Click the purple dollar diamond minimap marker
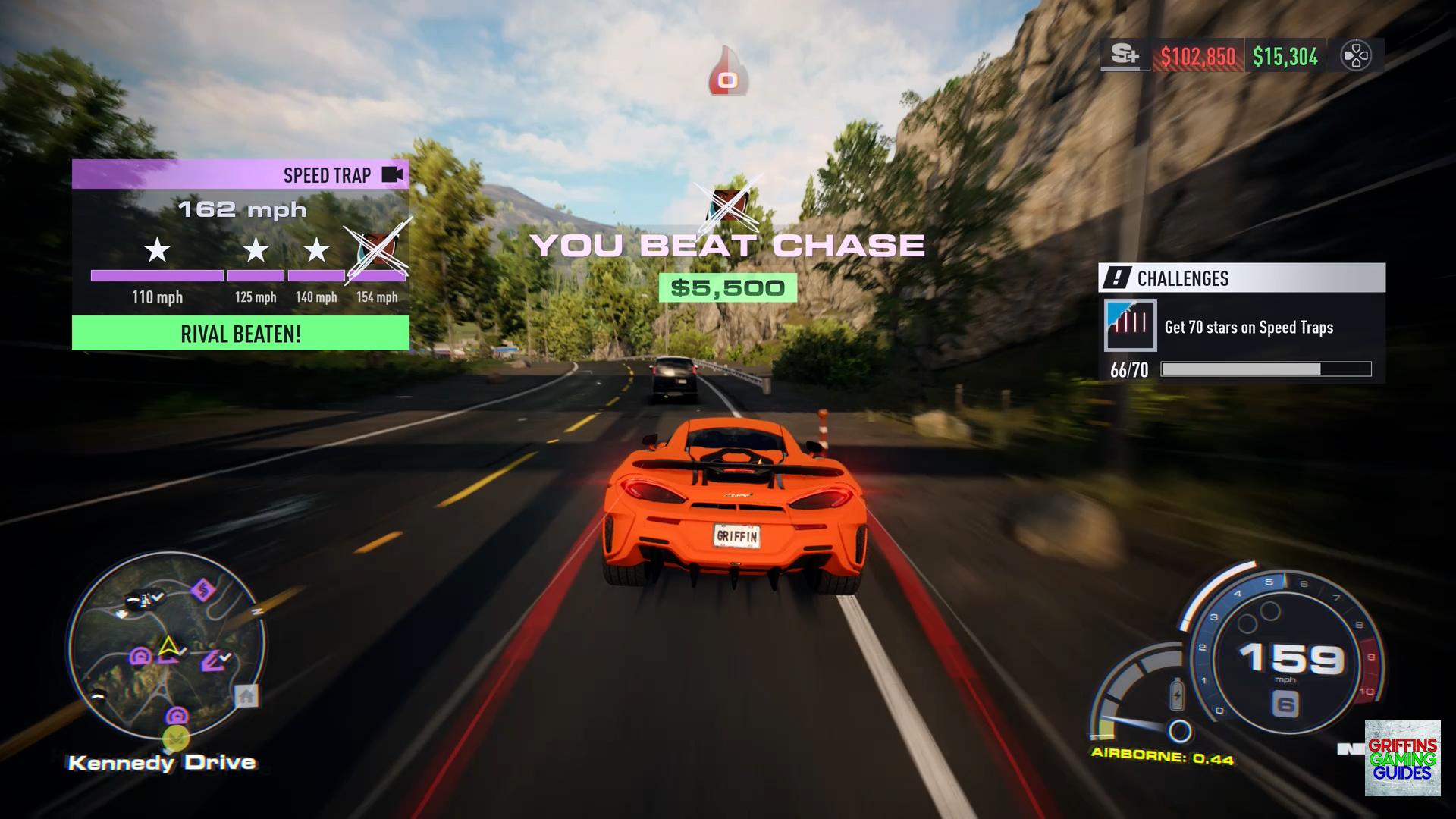This screenshot has height=819, width=1456. click(x=202, y=589)
